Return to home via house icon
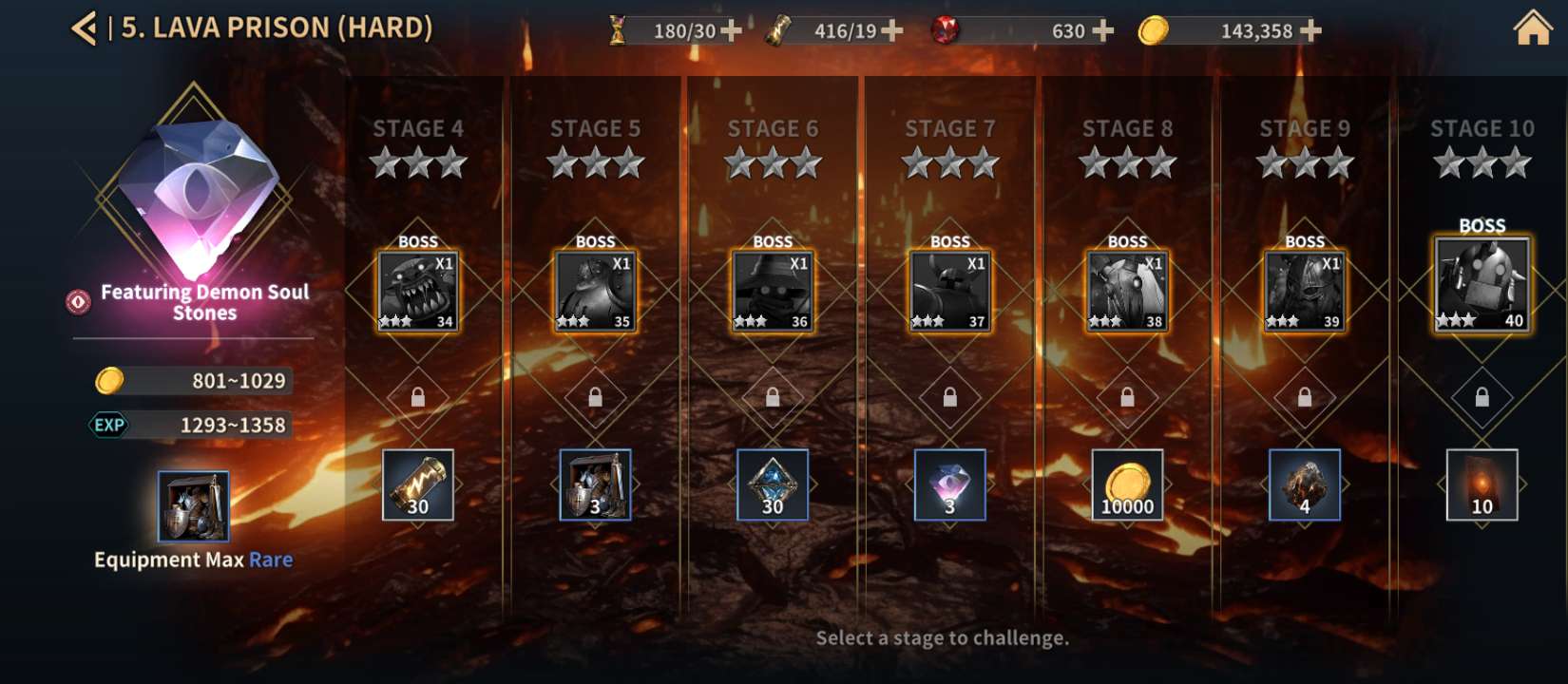The image size is (1568, 684). click(1532, 28)
